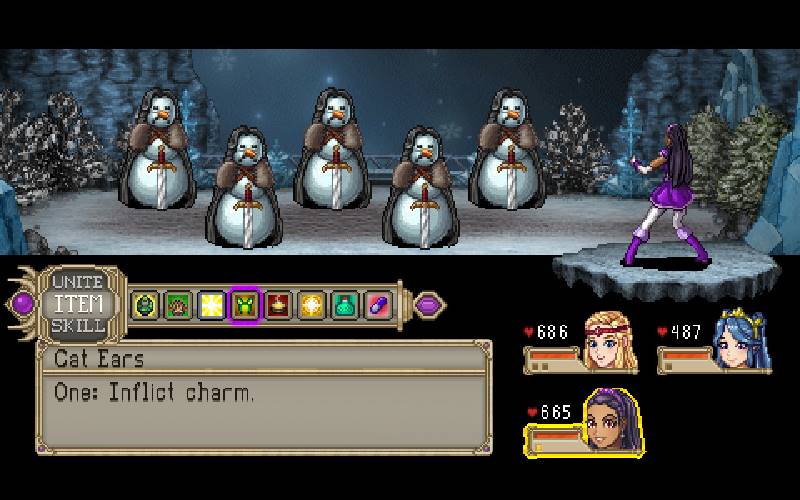Viewport: 800px width, 500px height.
Task: Click the purple gem at item bar end
Action: tap(428, 303)
